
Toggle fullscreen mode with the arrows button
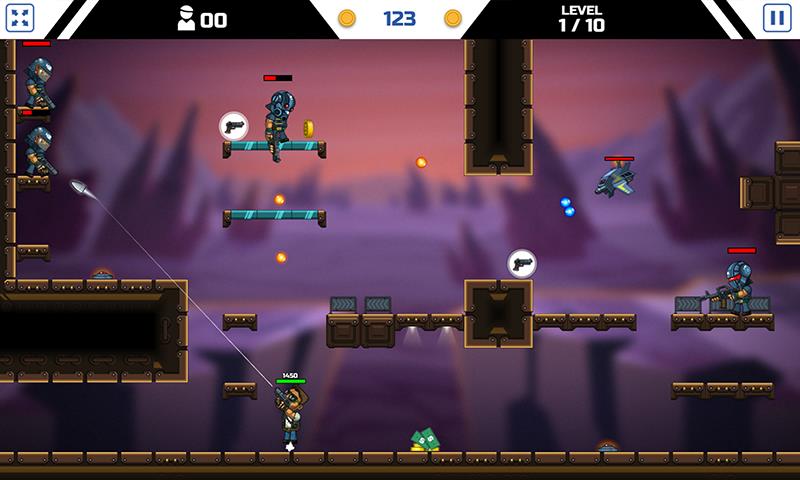(x=20, y=17)
